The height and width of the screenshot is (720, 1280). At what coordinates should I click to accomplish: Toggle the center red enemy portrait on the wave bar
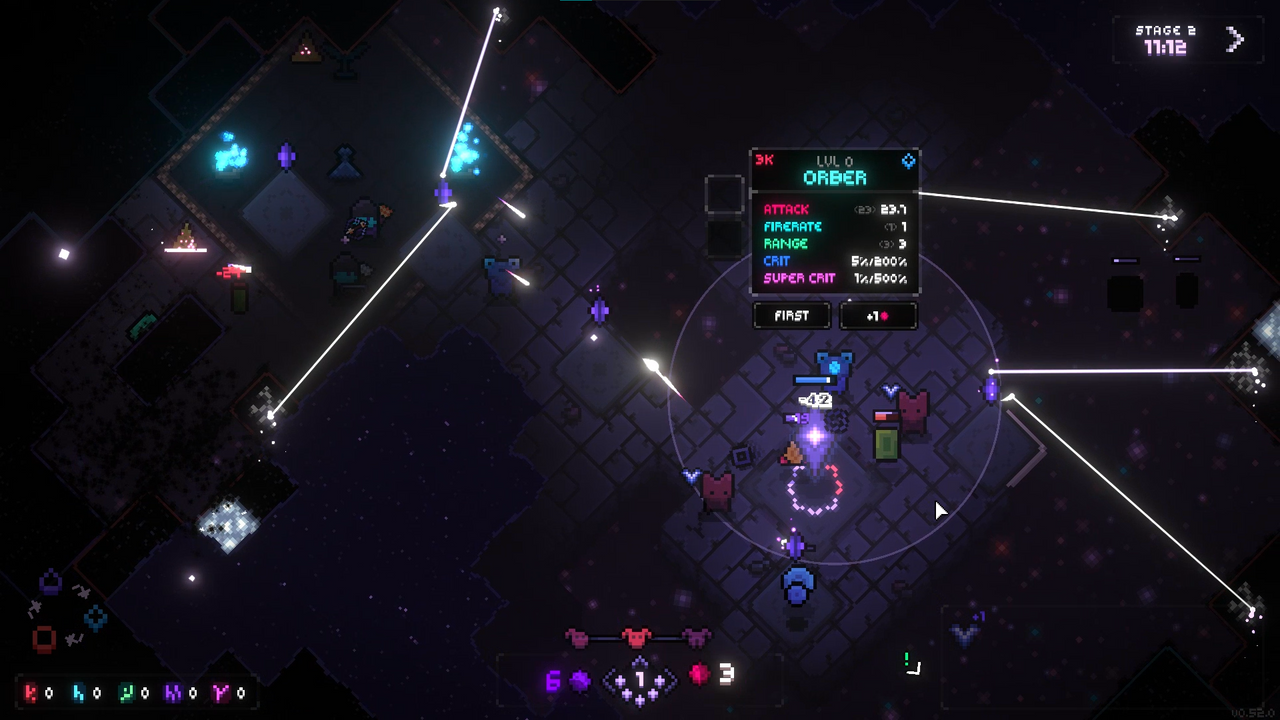point(638,635)
